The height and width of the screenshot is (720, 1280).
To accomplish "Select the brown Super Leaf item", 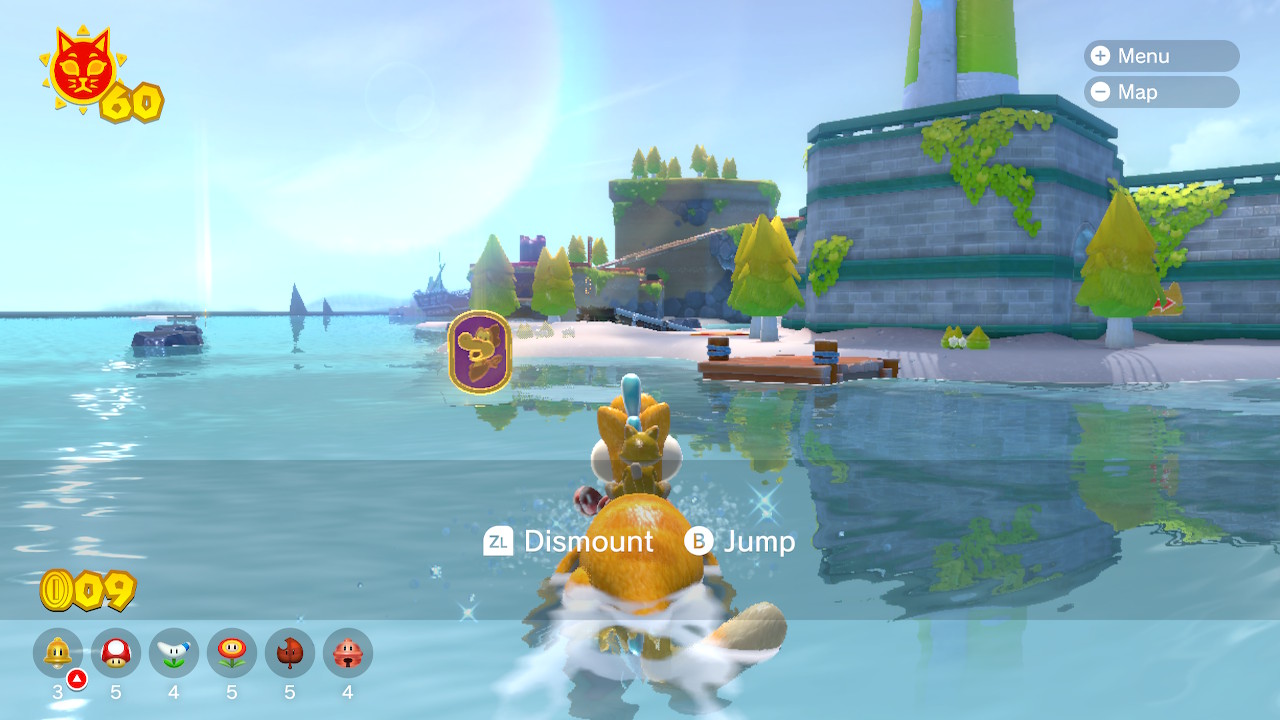I will [x=290, y=653].
